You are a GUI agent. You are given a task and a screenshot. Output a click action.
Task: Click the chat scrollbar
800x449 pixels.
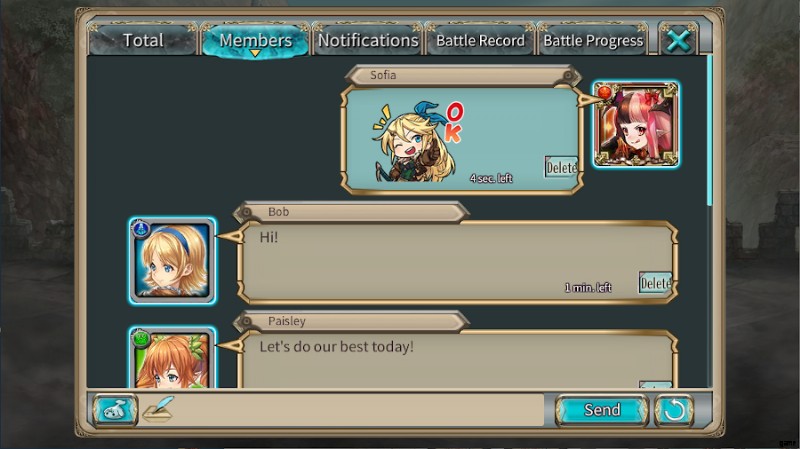710,130
